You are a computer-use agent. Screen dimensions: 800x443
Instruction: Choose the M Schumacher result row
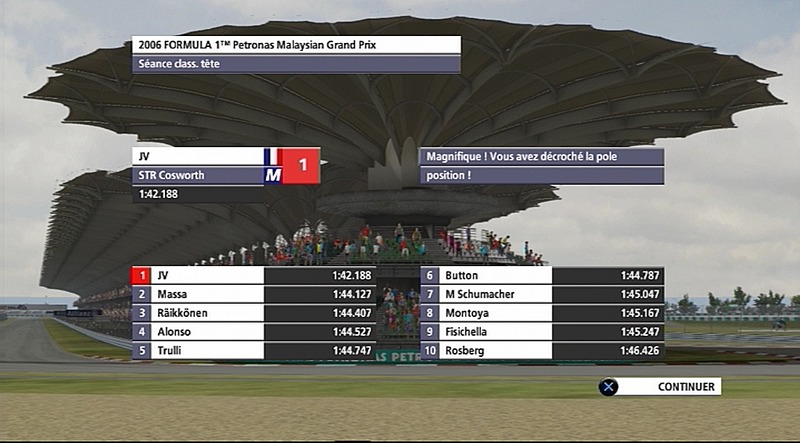click(542, 294)
